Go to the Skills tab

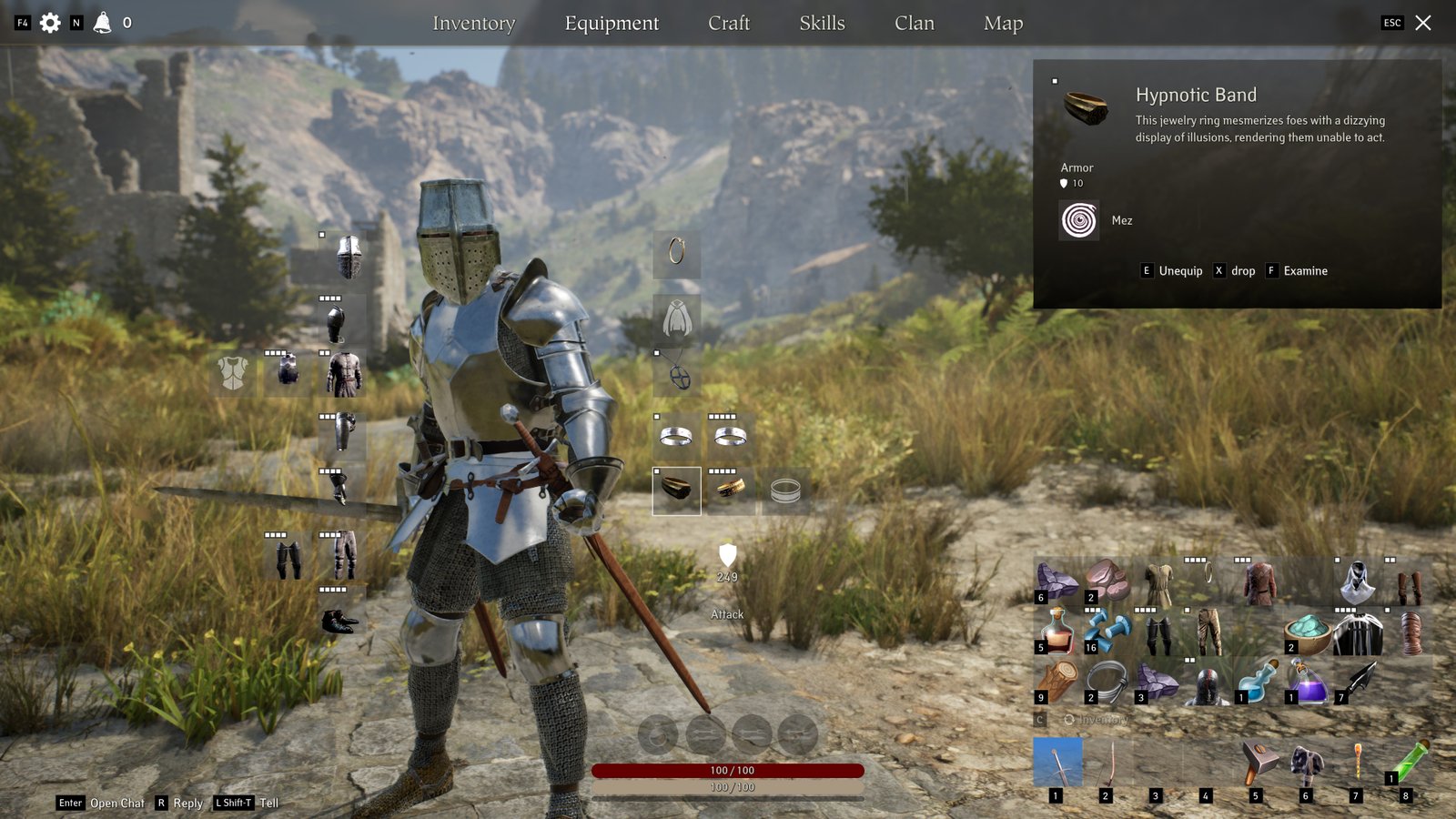[x=822, y=24]
